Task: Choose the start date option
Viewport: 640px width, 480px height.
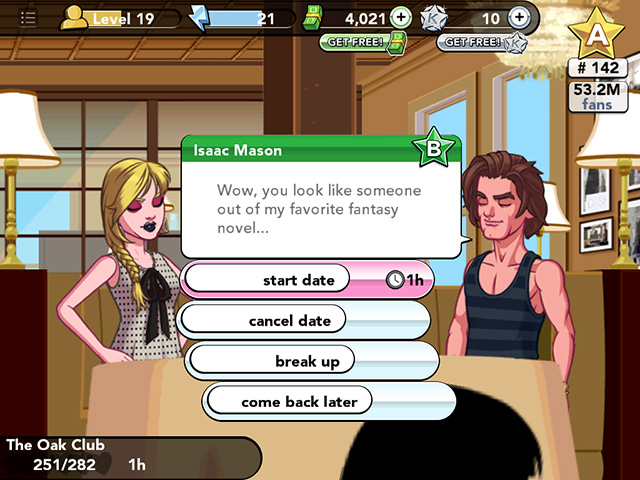Action: click(298, 280)
